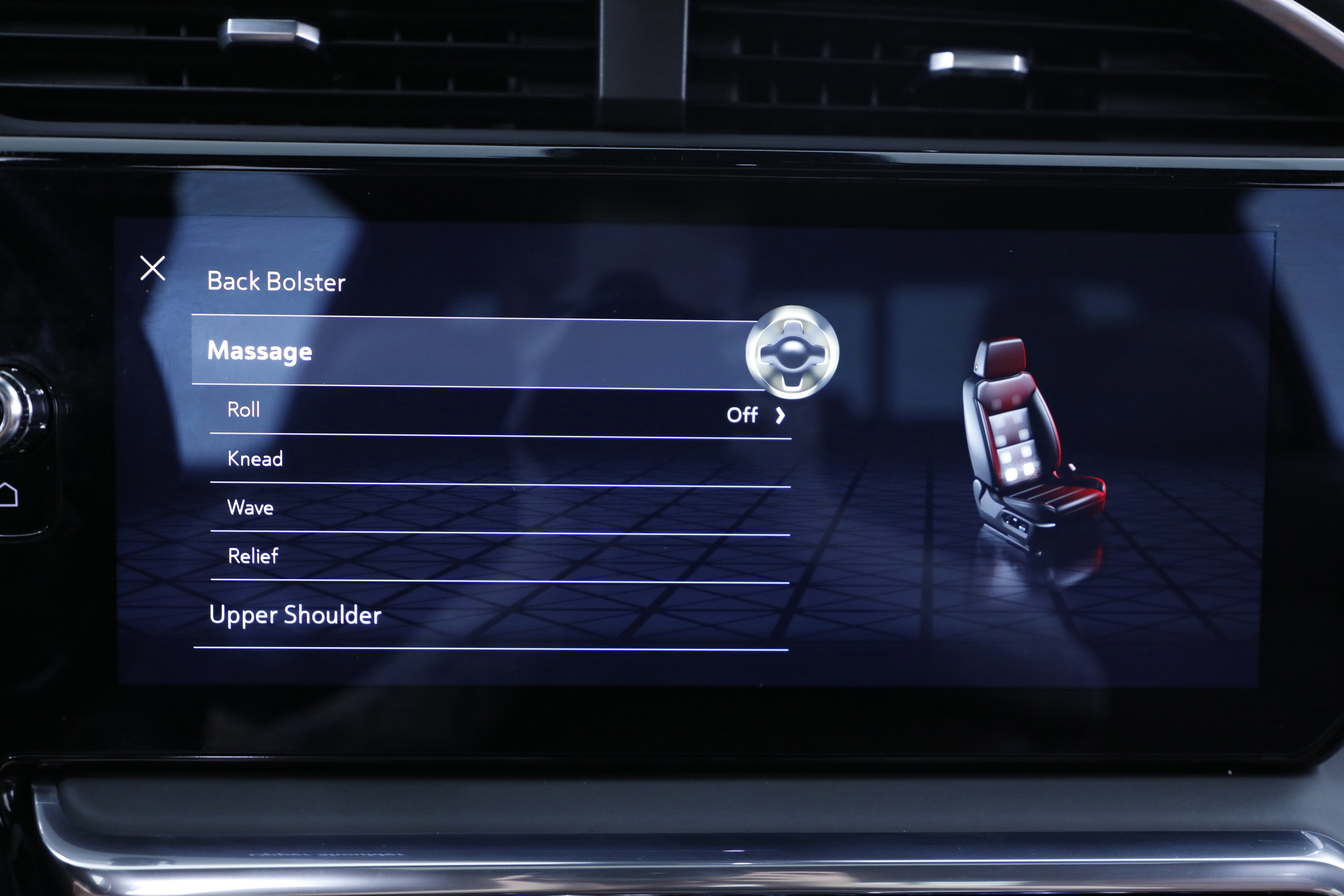1344x896 pixels.
Task: Choose the Roll massage mode
Action: [244, 410]
